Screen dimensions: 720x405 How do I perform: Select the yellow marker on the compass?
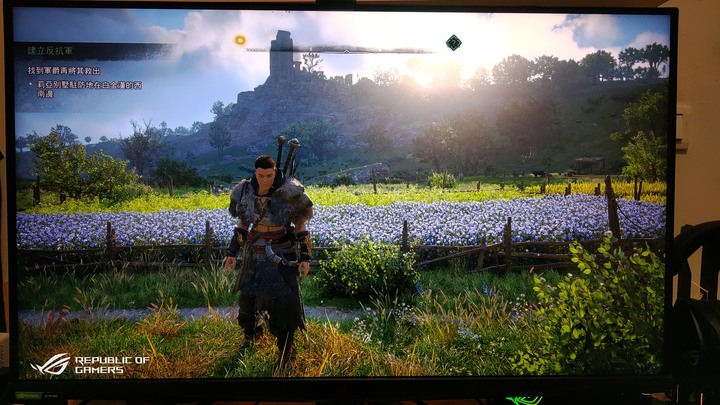240,40
